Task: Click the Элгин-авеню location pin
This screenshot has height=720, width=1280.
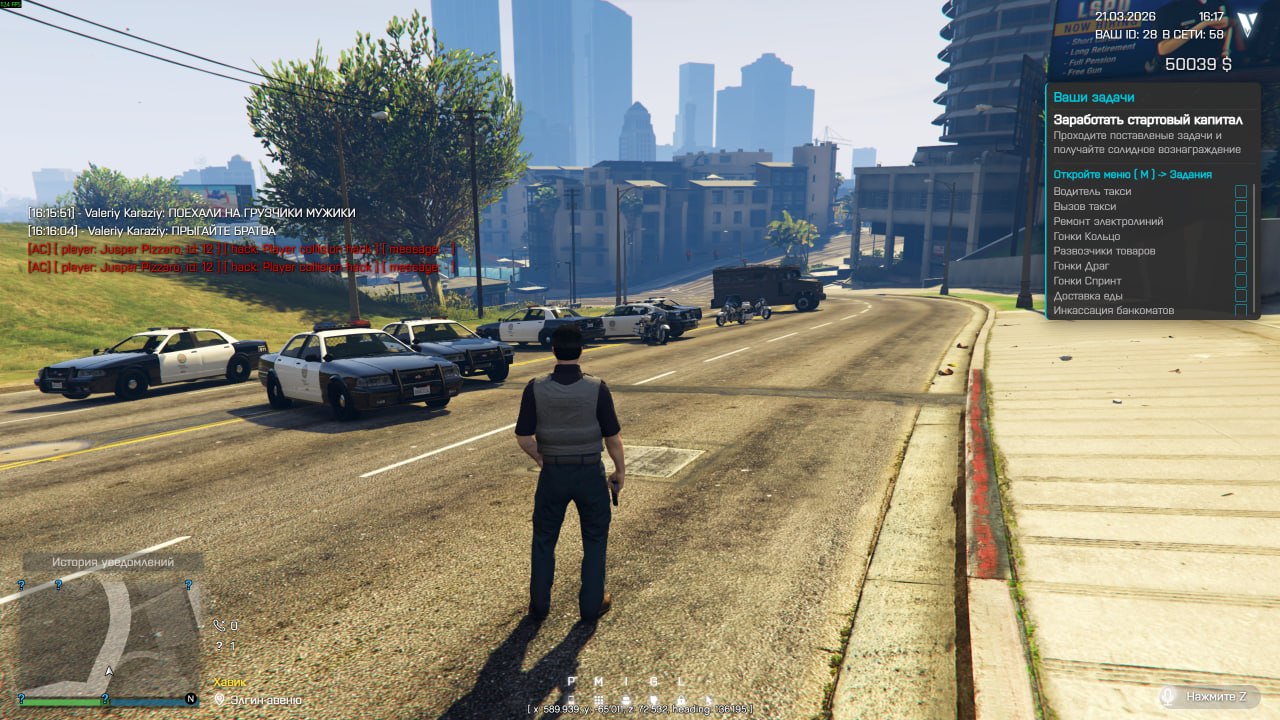Action: click(220, 700)
